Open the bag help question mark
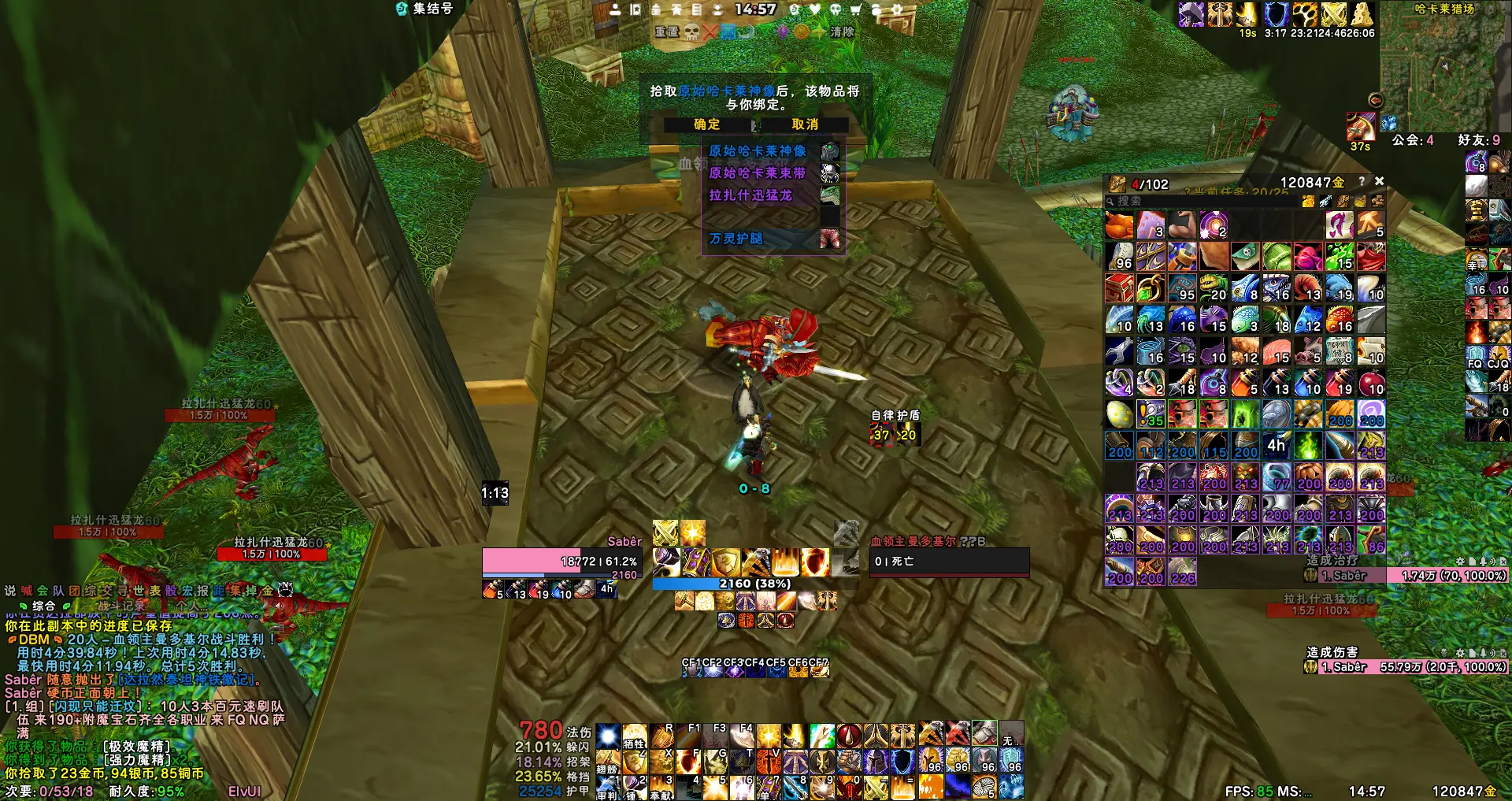This screenshot has width=1512, height=801. pos(1362,181)
